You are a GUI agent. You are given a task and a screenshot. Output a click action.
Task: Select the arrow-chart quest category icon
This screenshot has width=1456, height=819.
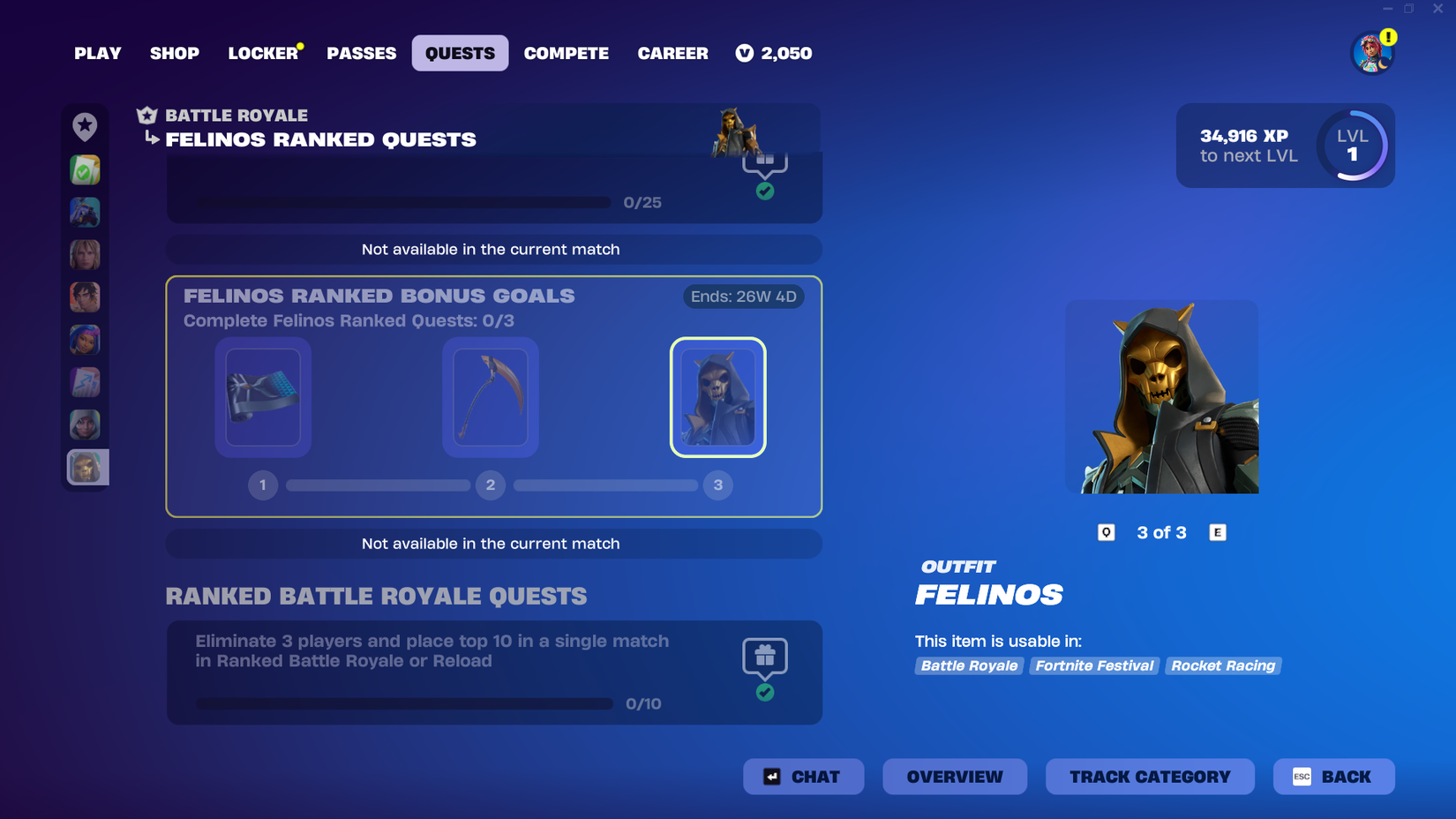[x=85, y=381]
